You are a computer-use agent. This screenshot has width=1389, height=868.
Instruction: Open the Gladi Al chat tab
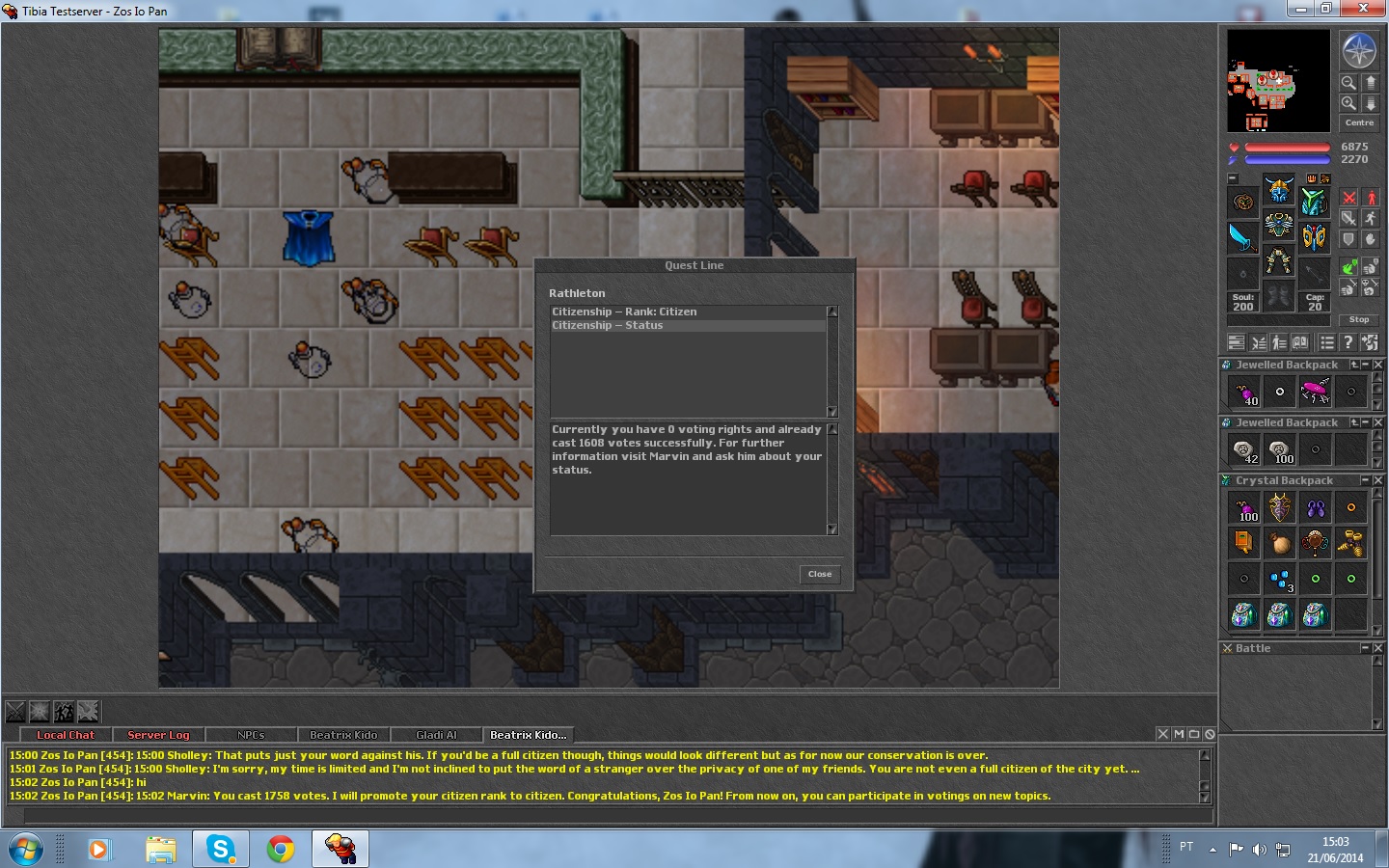tap(436, 735)
